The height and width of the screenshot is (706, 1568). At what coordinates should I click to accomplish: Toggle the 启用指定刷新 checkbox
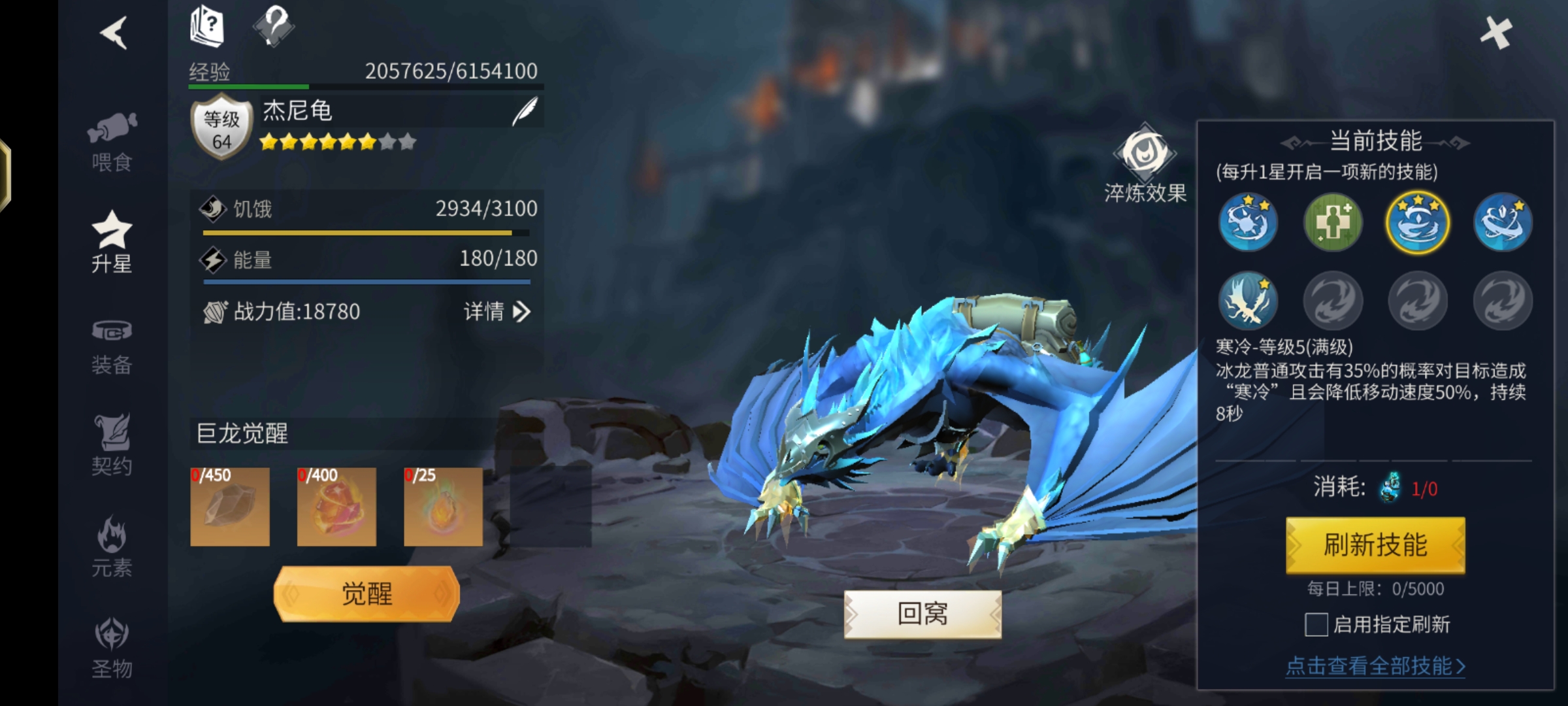pos(1316,624)
